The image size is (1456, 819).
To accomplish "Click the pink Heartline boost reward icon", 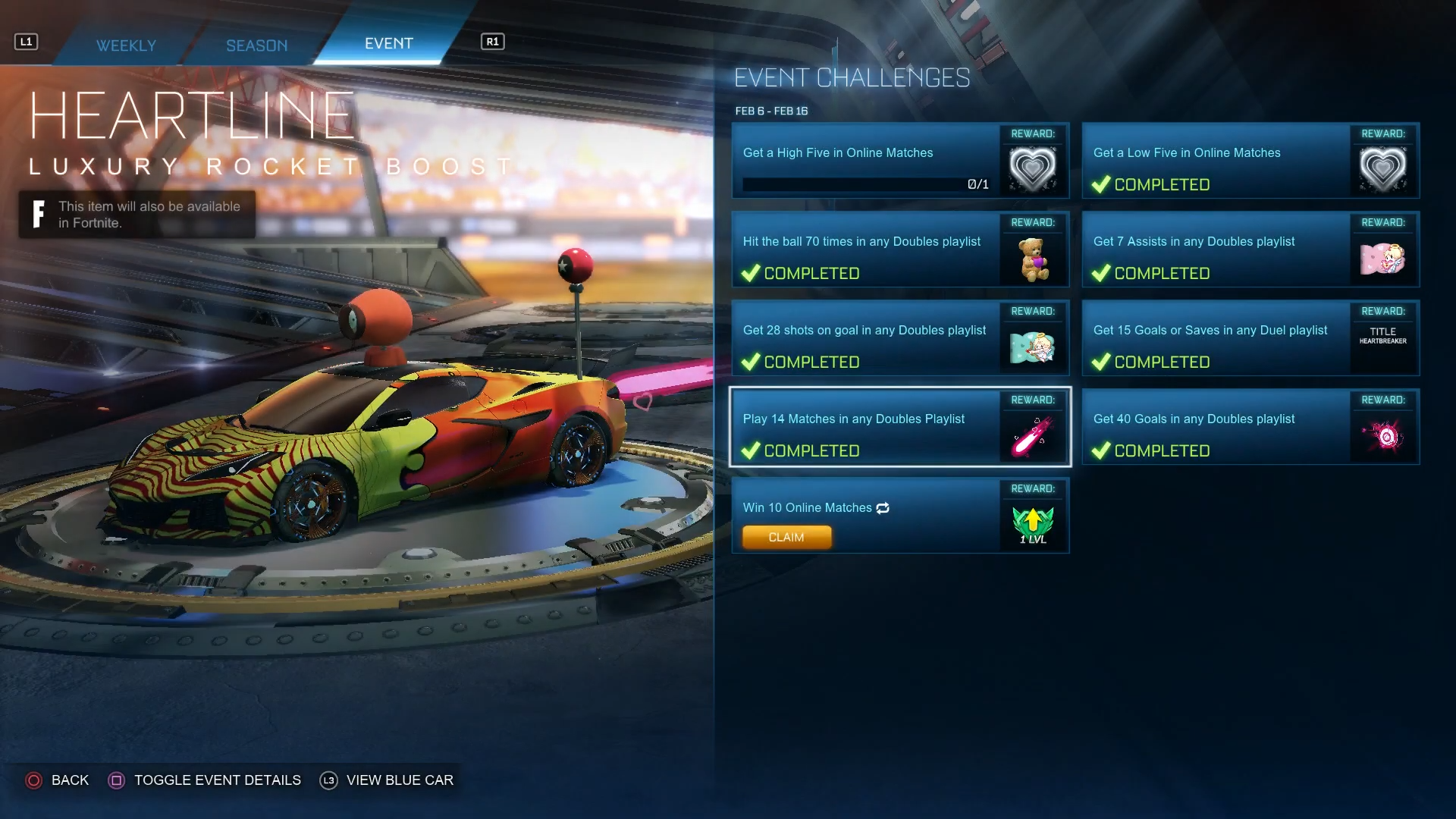I will point(1033,436).
